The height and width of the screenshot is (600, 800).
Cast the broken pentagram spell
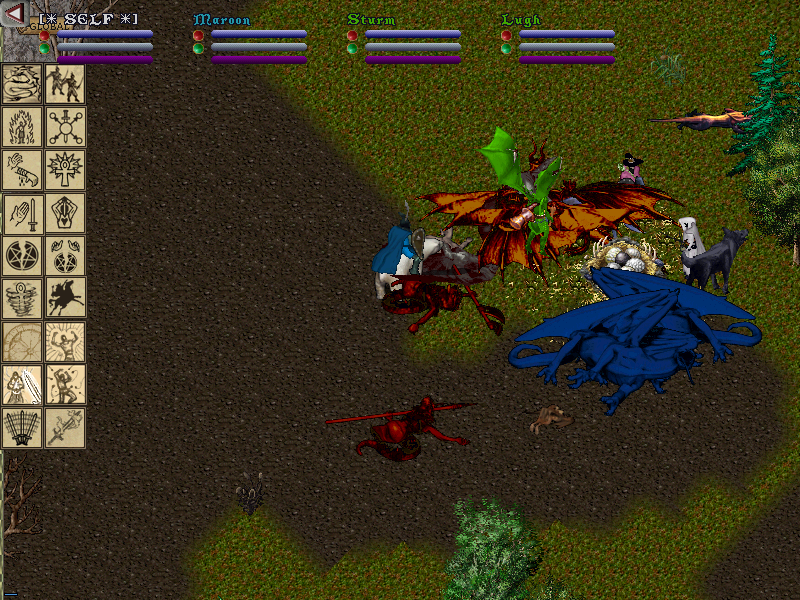[x=22, y=256]
